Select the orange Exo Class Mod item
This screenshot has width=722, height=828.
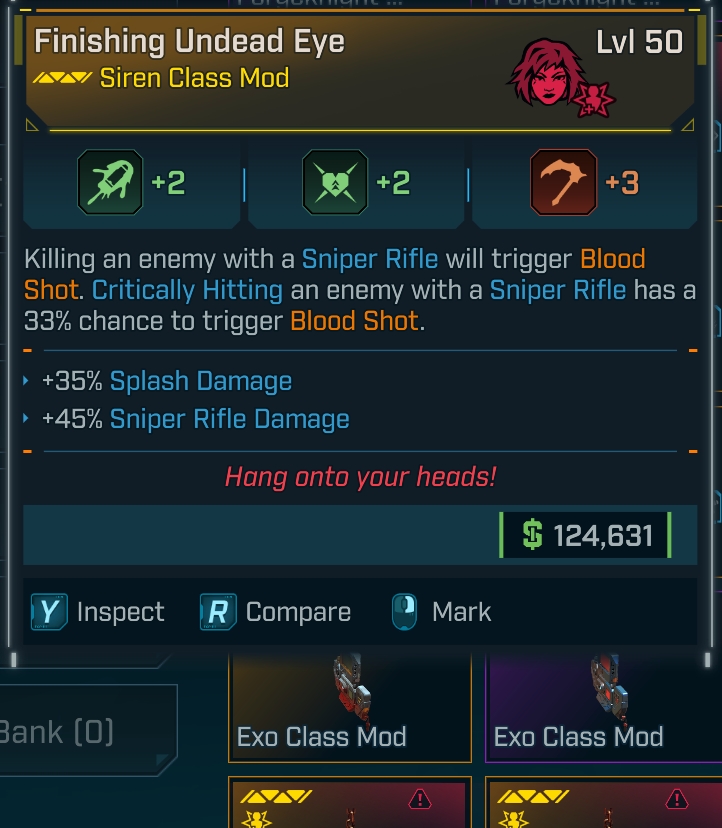[x=349, y=707]
